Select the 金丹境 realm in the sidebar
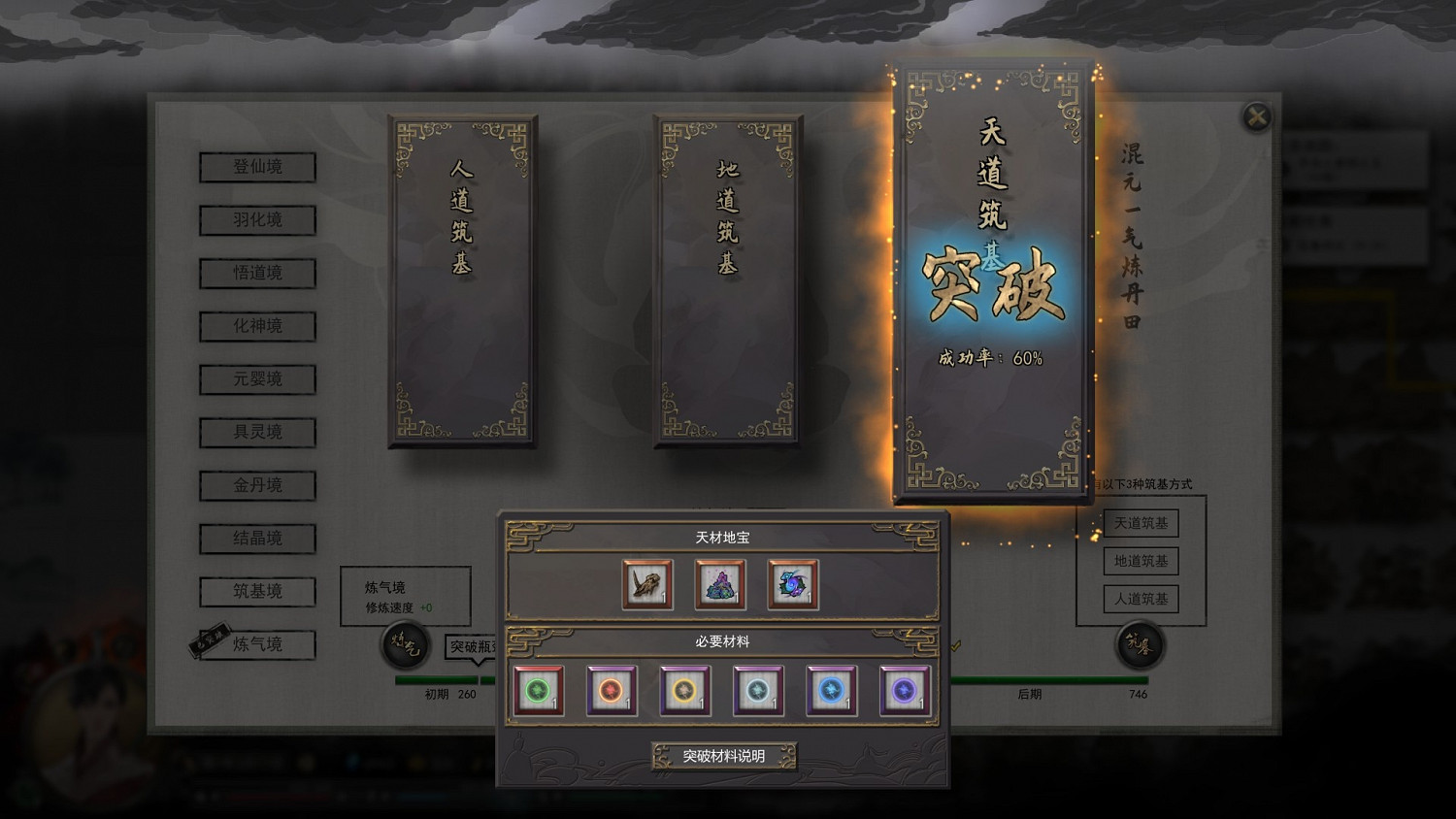Screen dimensions: 1456x819 [256, 486]
